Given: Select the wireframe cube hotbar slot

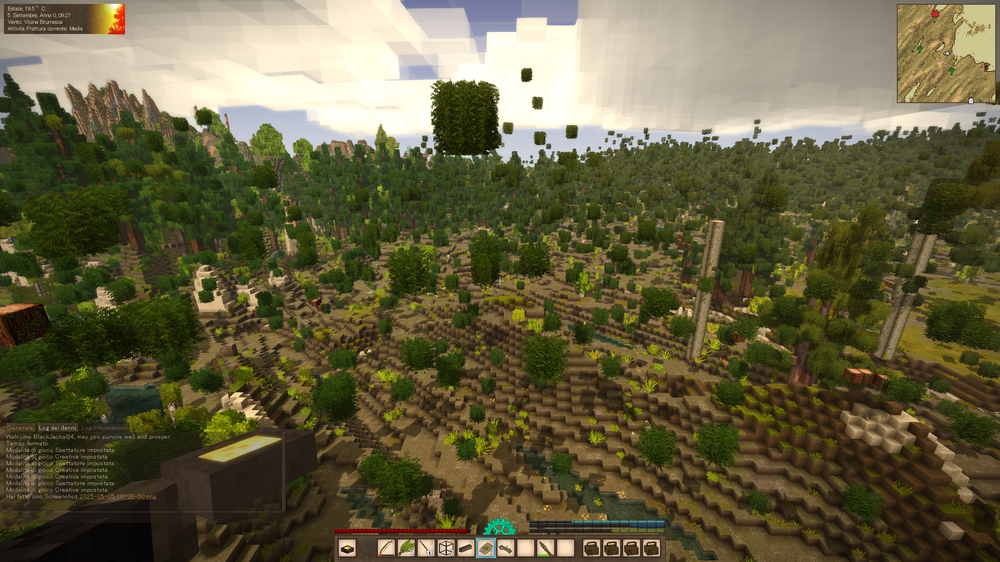Looking at the screenshot, I should (446, 548).
